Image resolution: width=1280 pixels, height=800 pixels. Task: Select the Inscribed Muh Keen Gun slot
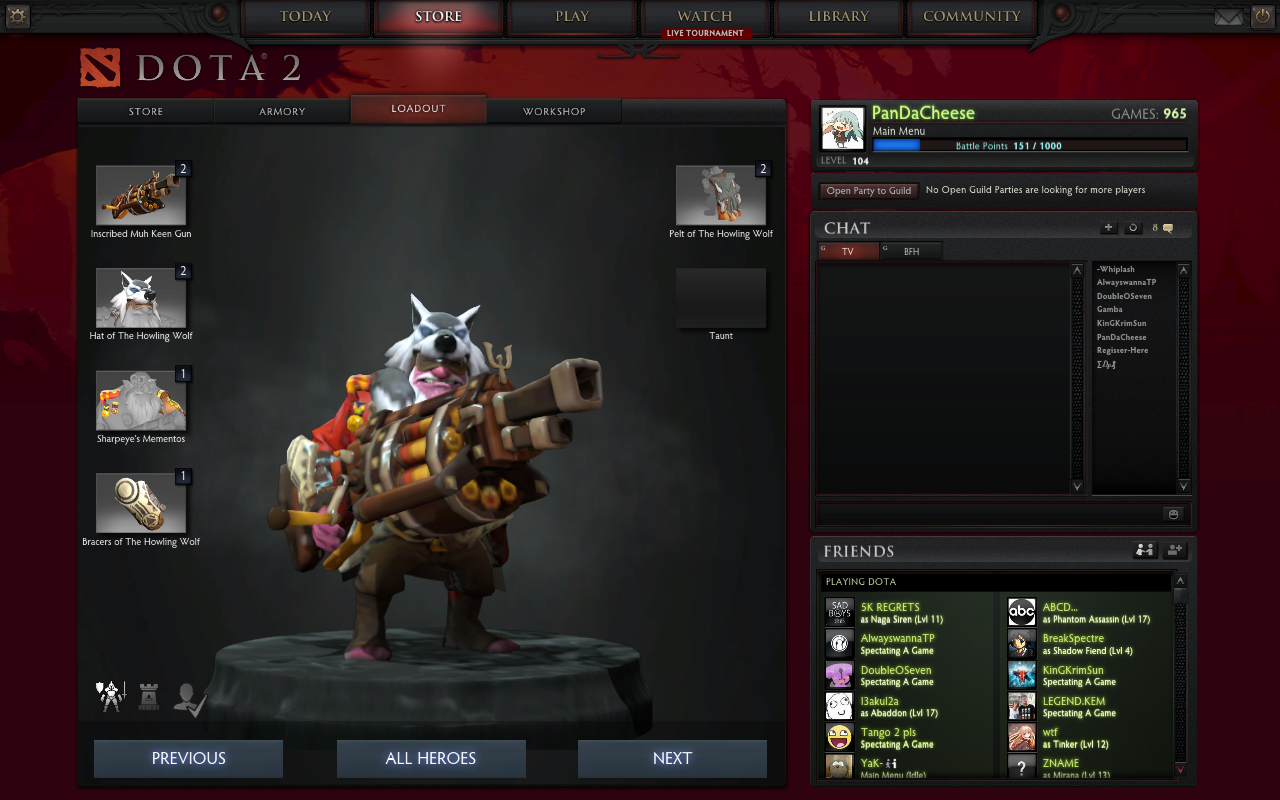(x=141, y=195)
